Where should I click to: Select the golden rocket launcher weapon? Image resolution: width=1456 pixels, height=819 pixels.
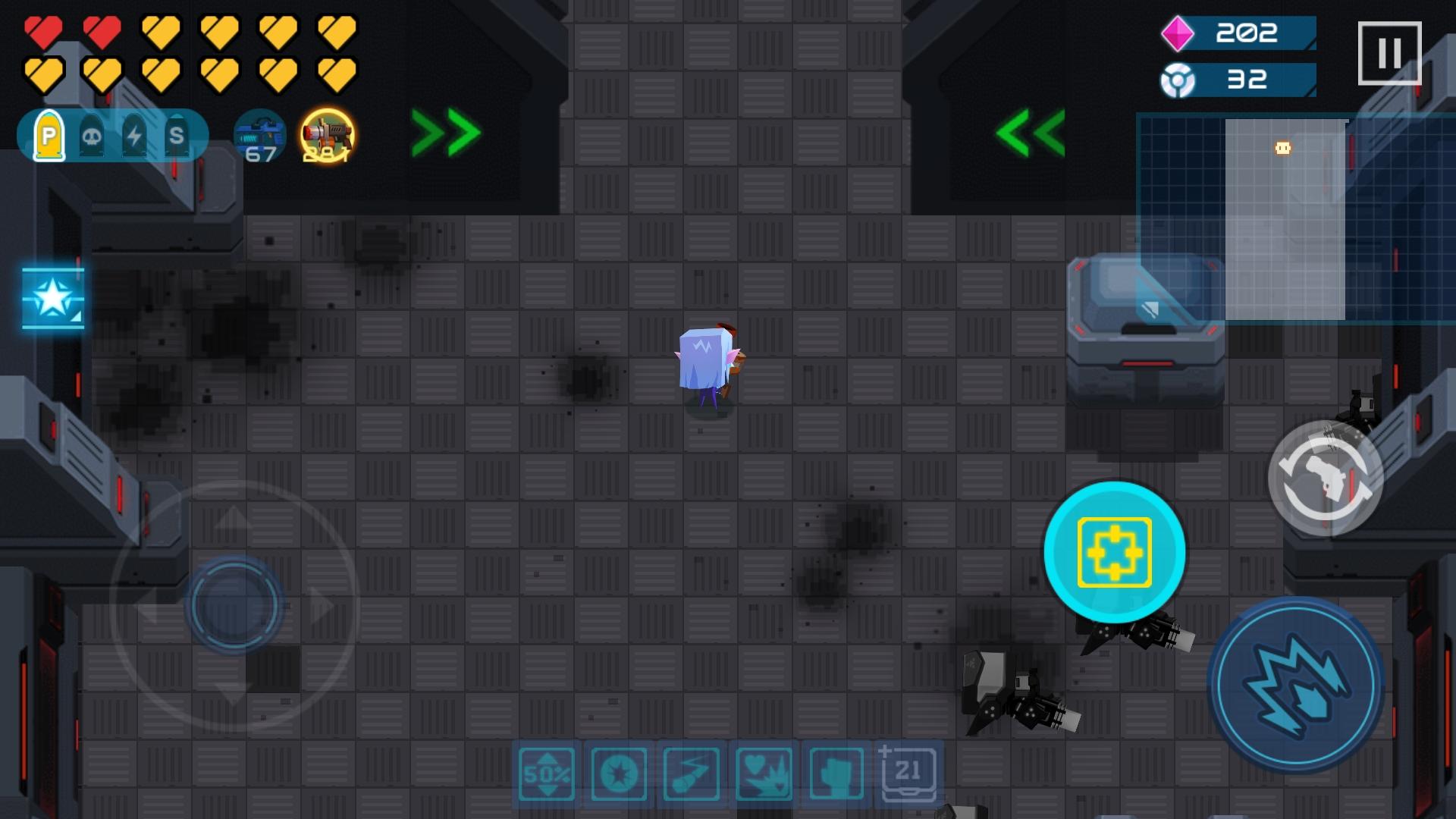point(328,136)
